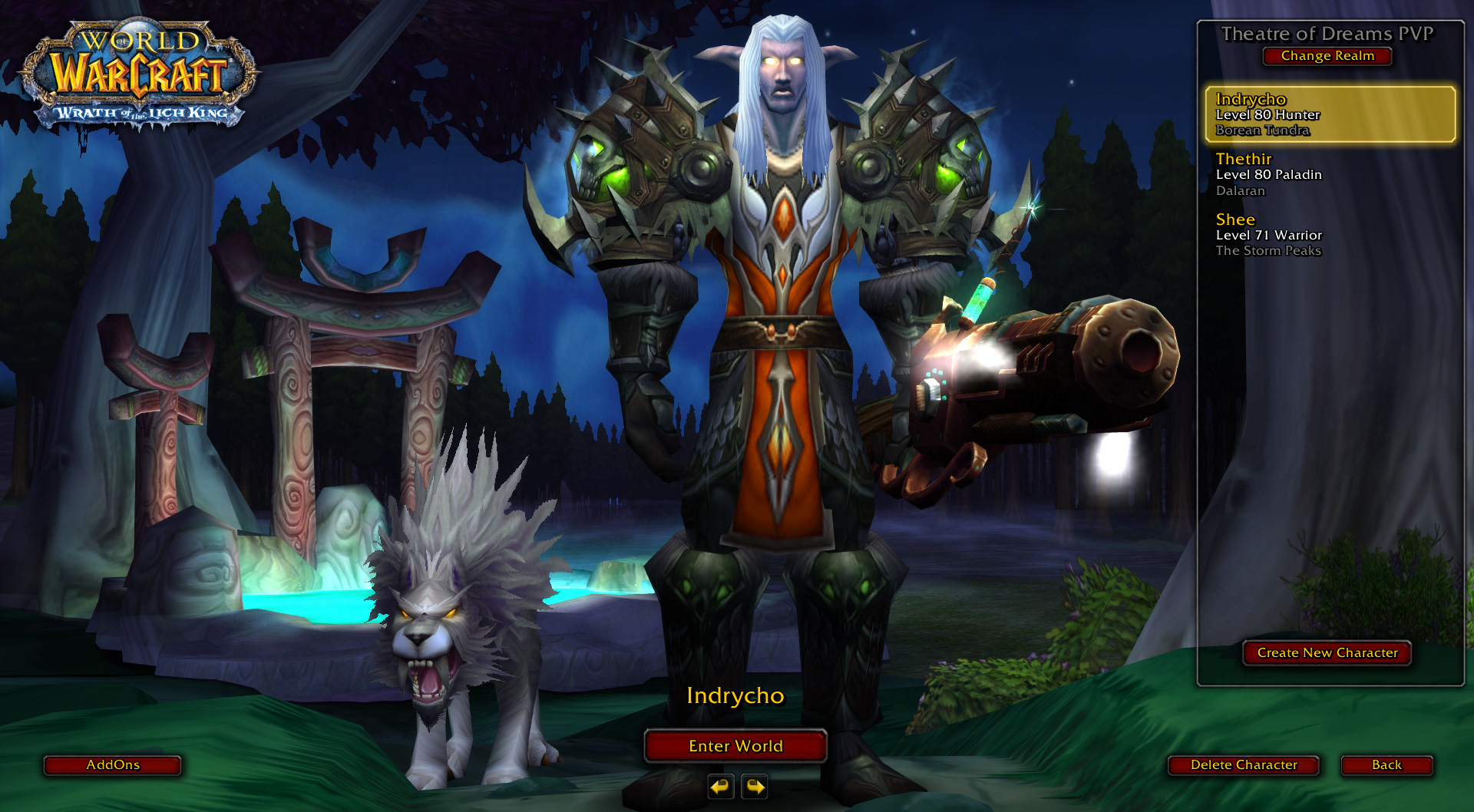
Task: Select the Indrycho hunter character
Action: tap(1330, 114)
